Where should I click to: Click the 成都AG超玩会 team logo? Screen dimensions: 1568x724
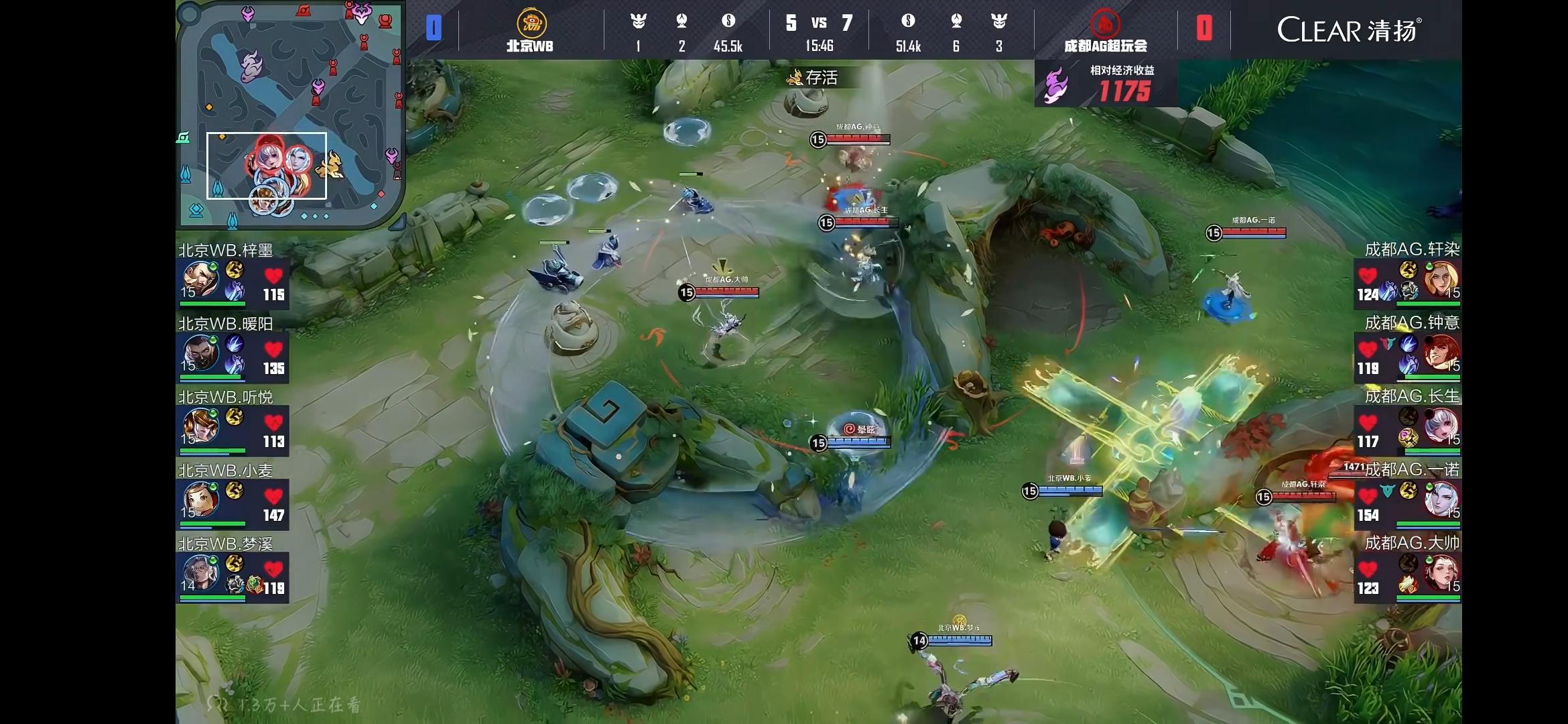coord(1105,24)
